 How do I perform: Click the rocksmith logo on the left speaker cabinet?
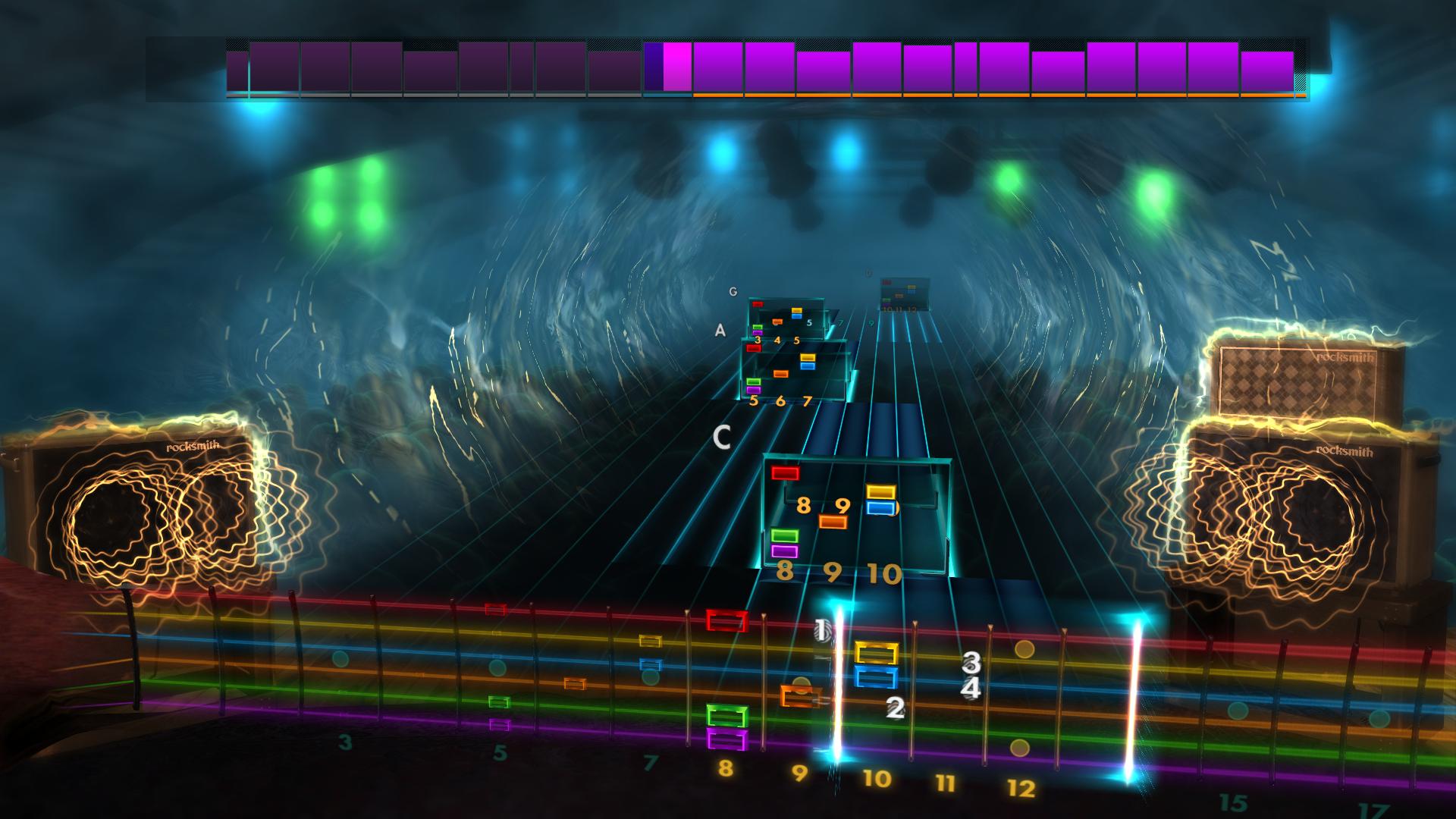pyautogui.click(x=193, y=445)
